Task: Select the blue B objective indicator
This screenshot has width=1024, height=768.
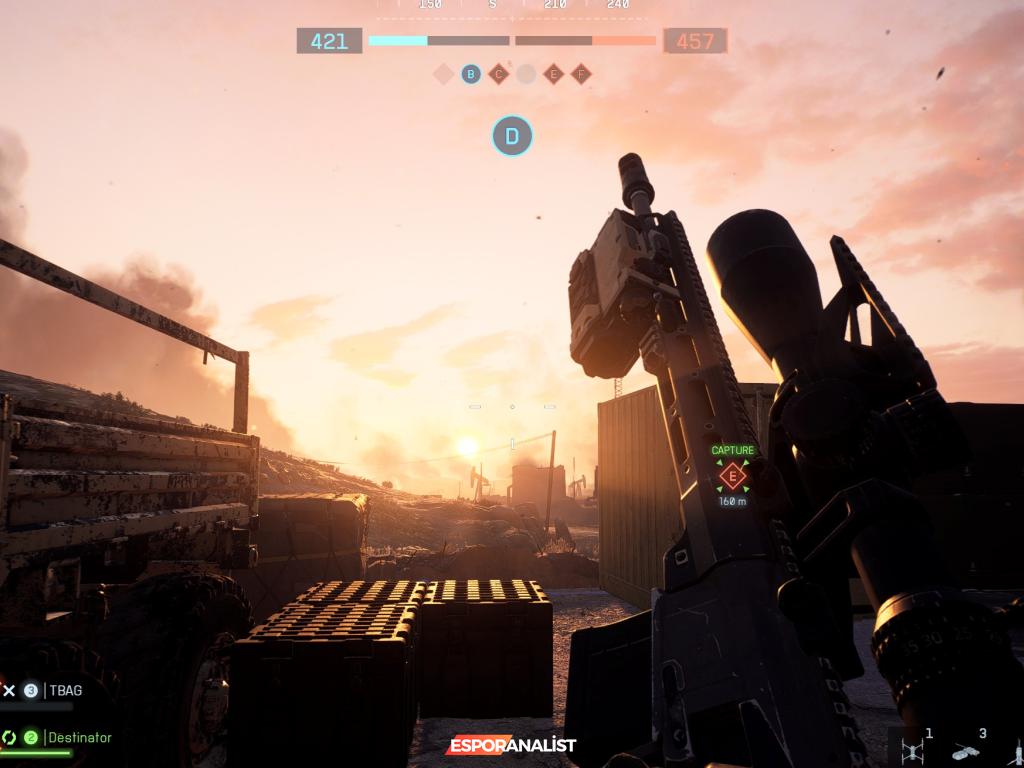Action: click(x=471, y=74)
